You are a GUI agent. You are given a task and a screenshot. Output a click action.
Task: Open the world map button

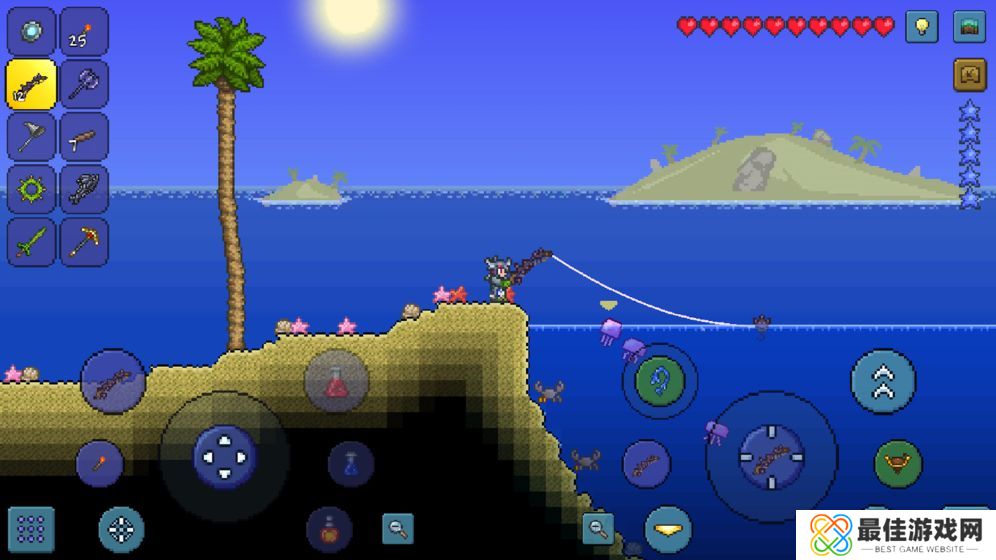tap(969, 27)
